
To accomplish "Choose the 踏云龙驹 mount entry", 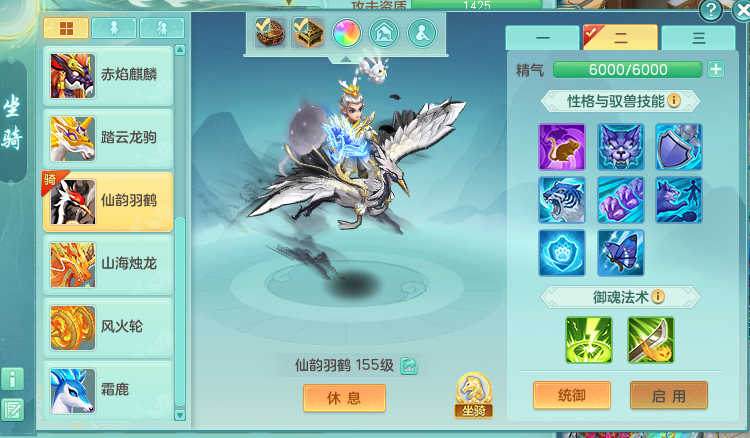I will click(x=108, y=136).
